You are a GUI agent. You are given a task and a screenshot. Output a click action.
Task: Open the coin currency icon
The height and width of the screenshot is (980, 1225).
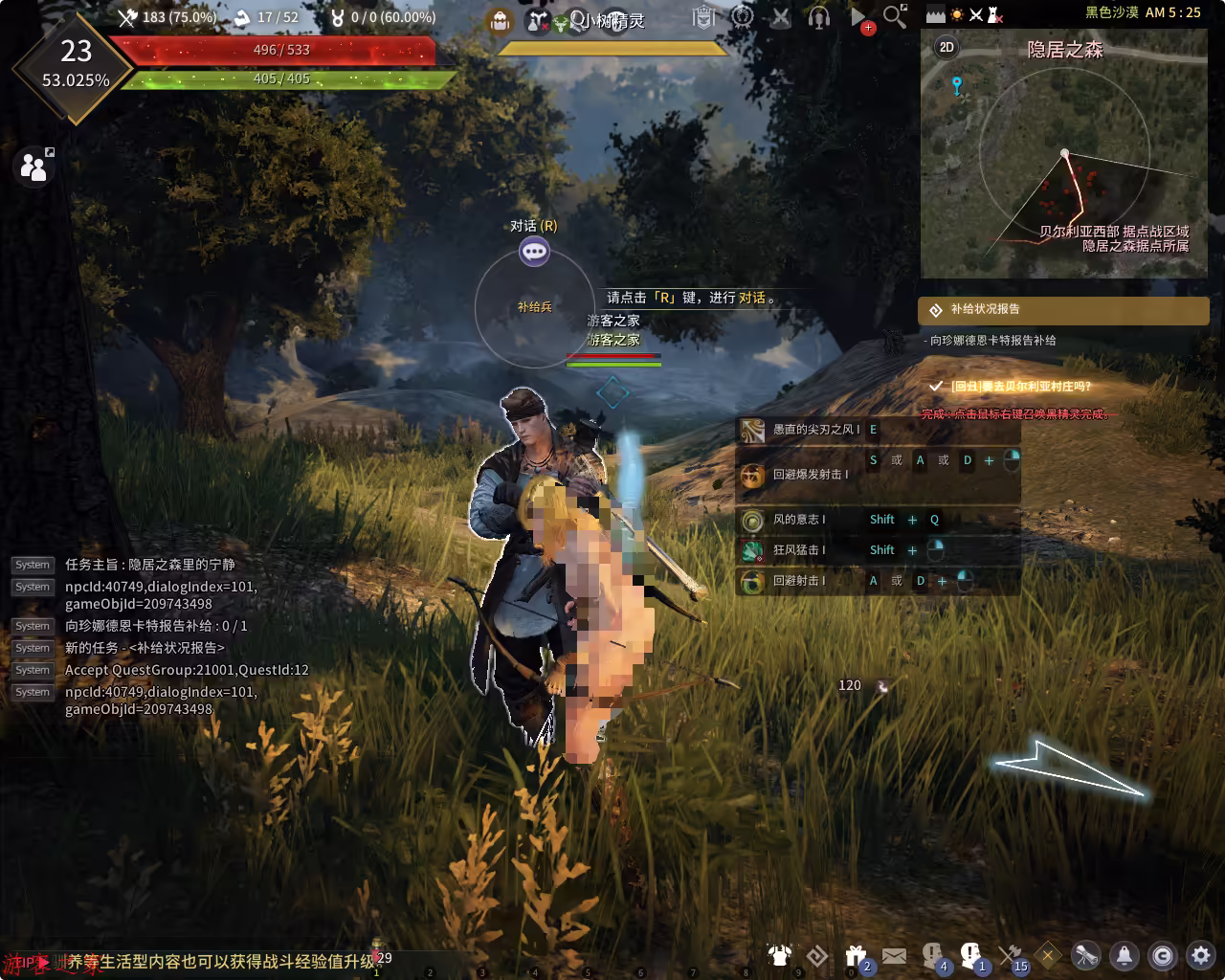click(x=1163, y=954)
